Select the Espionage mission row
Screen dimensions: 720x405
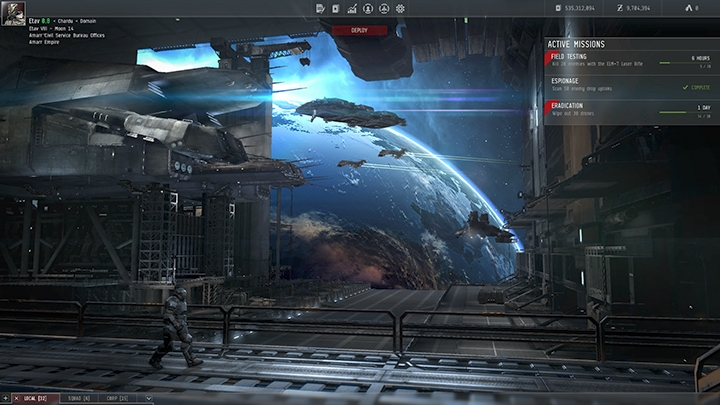(x=630, y=87)
